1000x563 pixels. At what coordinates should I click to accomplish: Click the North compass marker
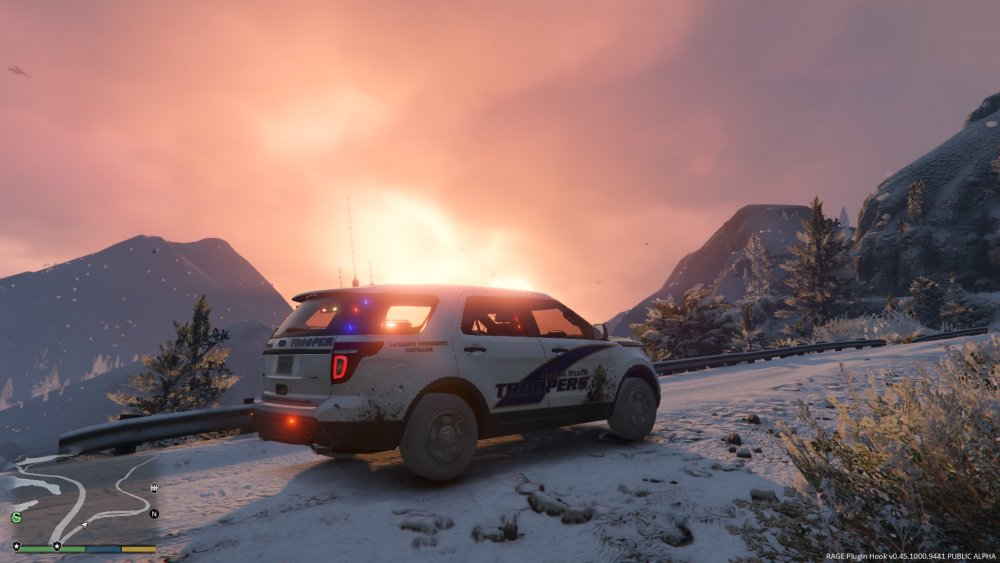pyautogui.click(x=154, y=514)
